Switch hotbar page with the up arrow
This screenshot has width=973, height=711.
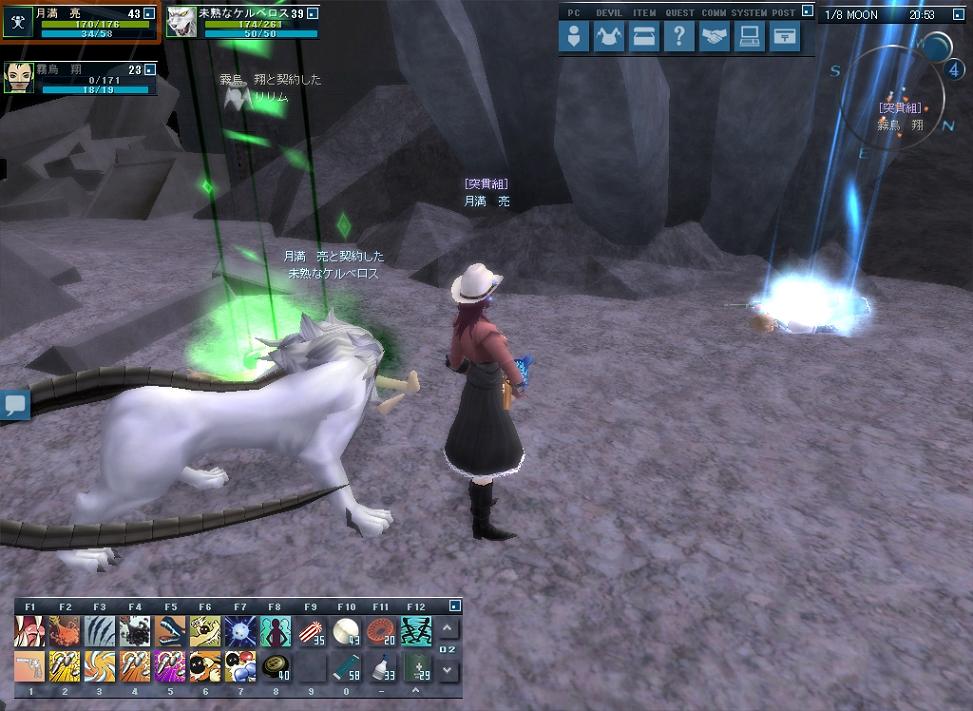click(x=448, y=629)
